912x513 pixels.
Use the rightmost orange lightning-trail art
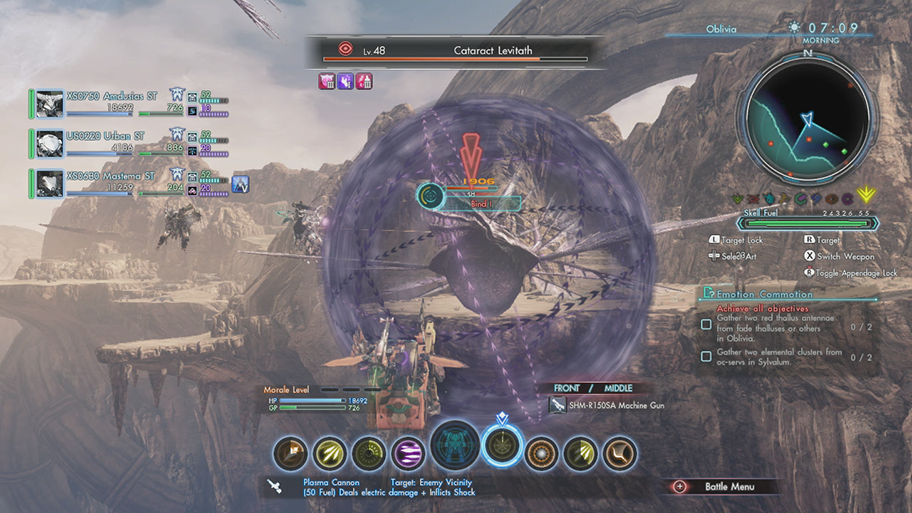click(x=621, y=454)
